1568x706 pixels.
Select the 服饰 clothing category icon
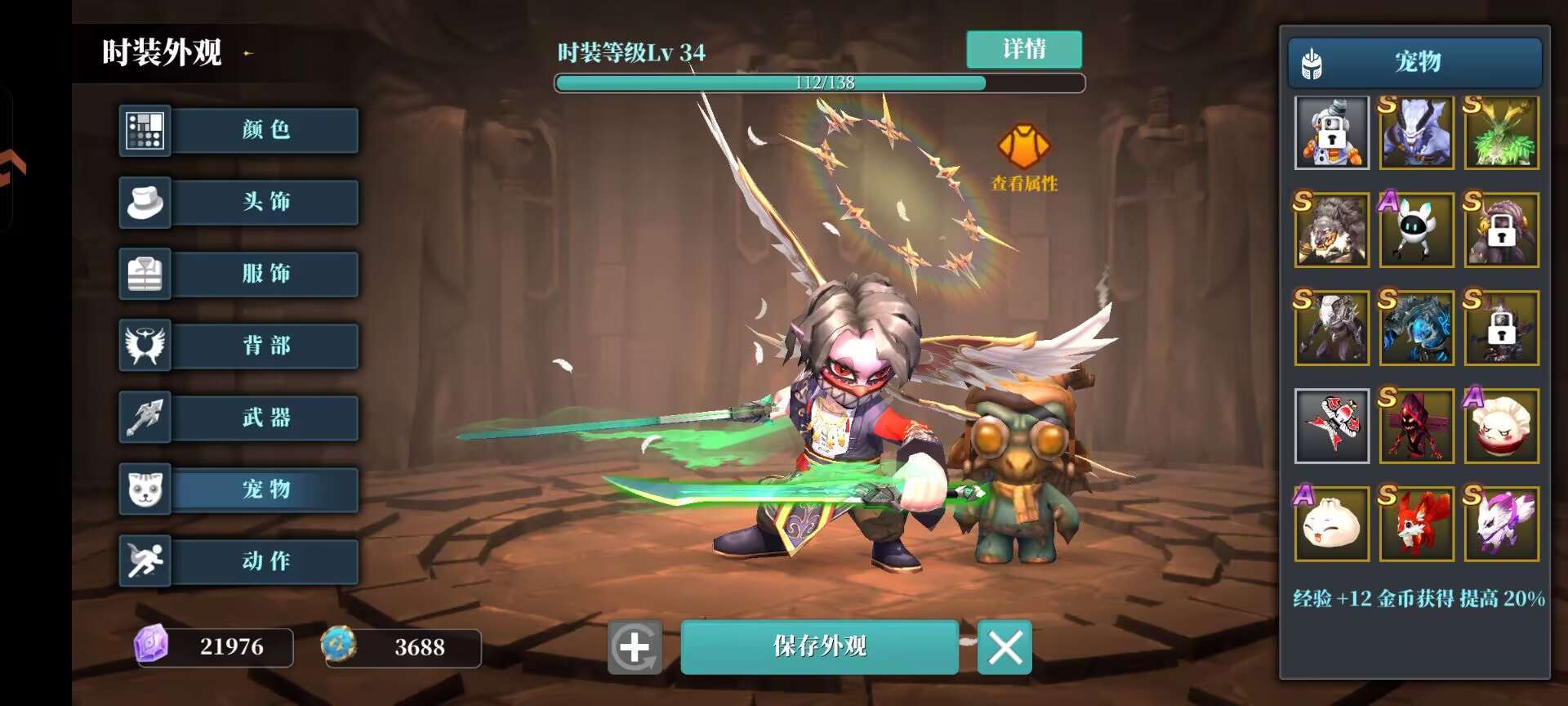pos(145,275)
